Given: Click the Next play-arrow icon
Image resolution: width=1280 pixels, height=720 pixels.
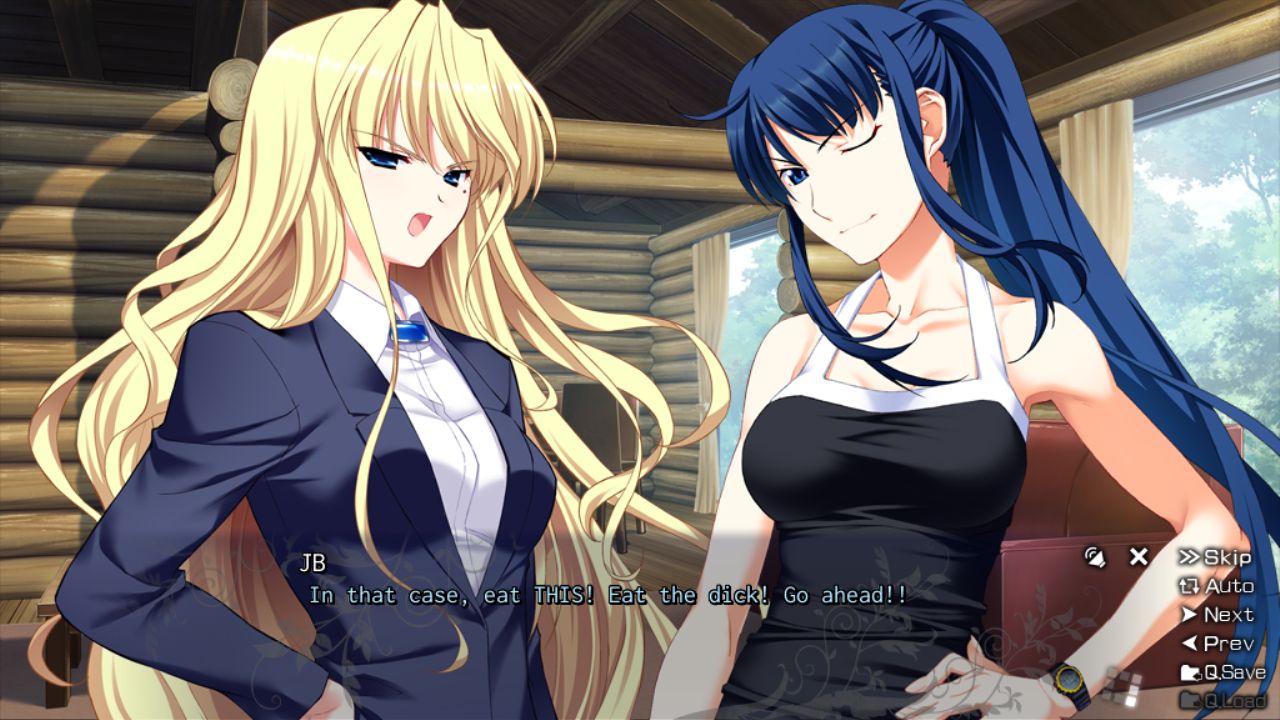Looking at the screenshot, I should [x=1190, y=614].
